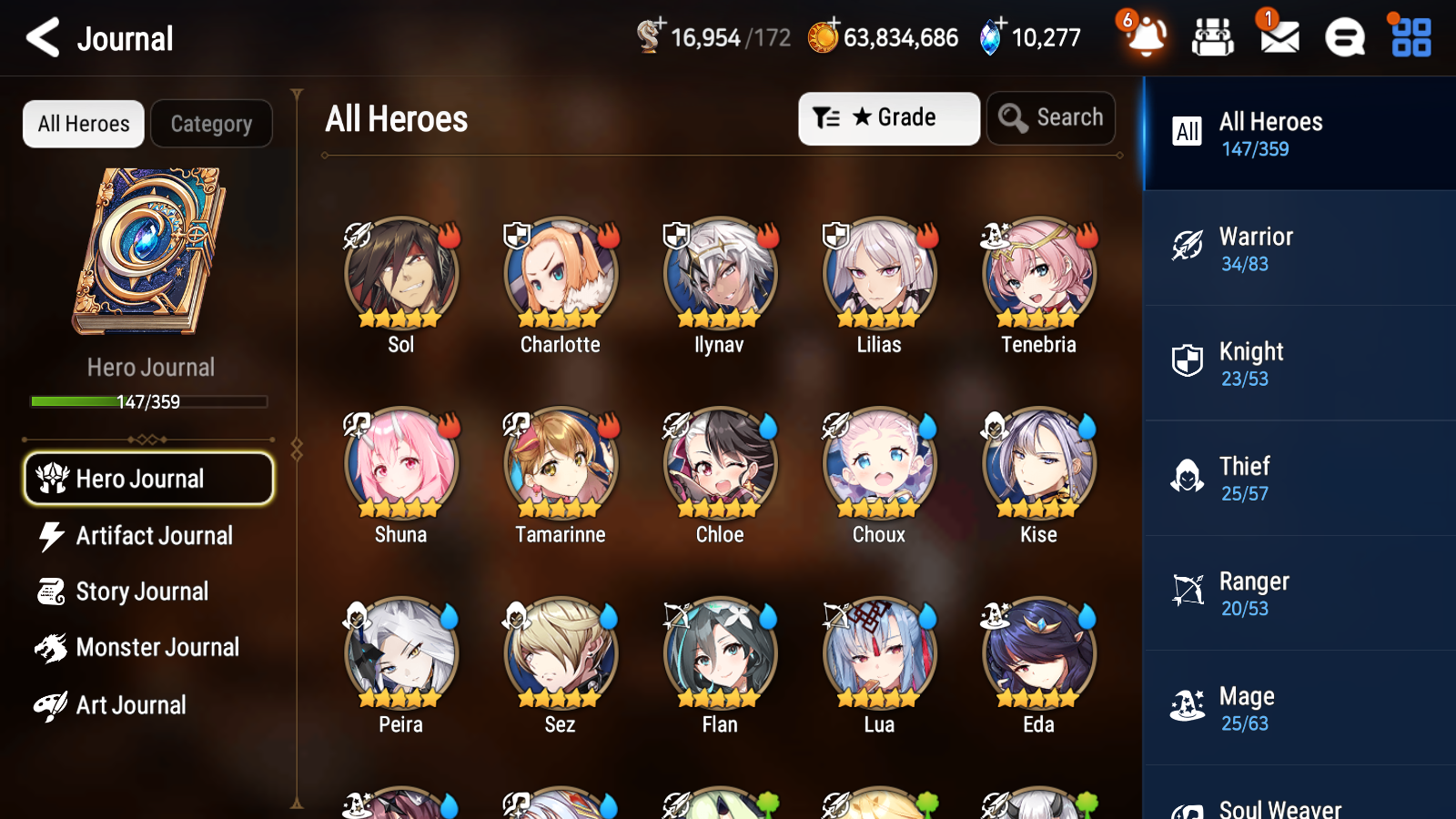Select the Thief class filter
This screenshot has width=1456, height=819.
pos(1292,478)
